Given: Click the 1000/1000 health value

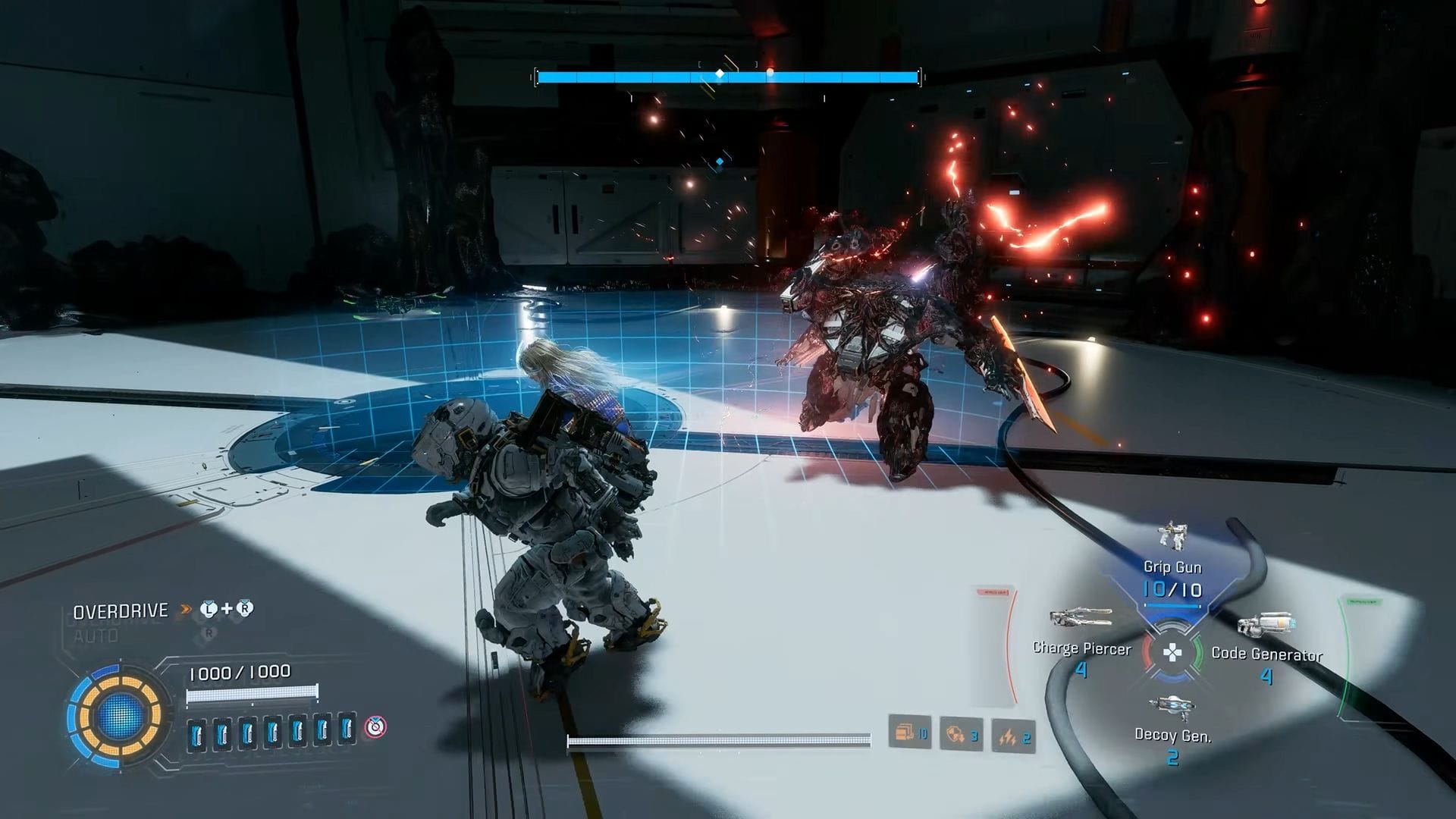Looking at the screenshot, I should click(240, 673).
